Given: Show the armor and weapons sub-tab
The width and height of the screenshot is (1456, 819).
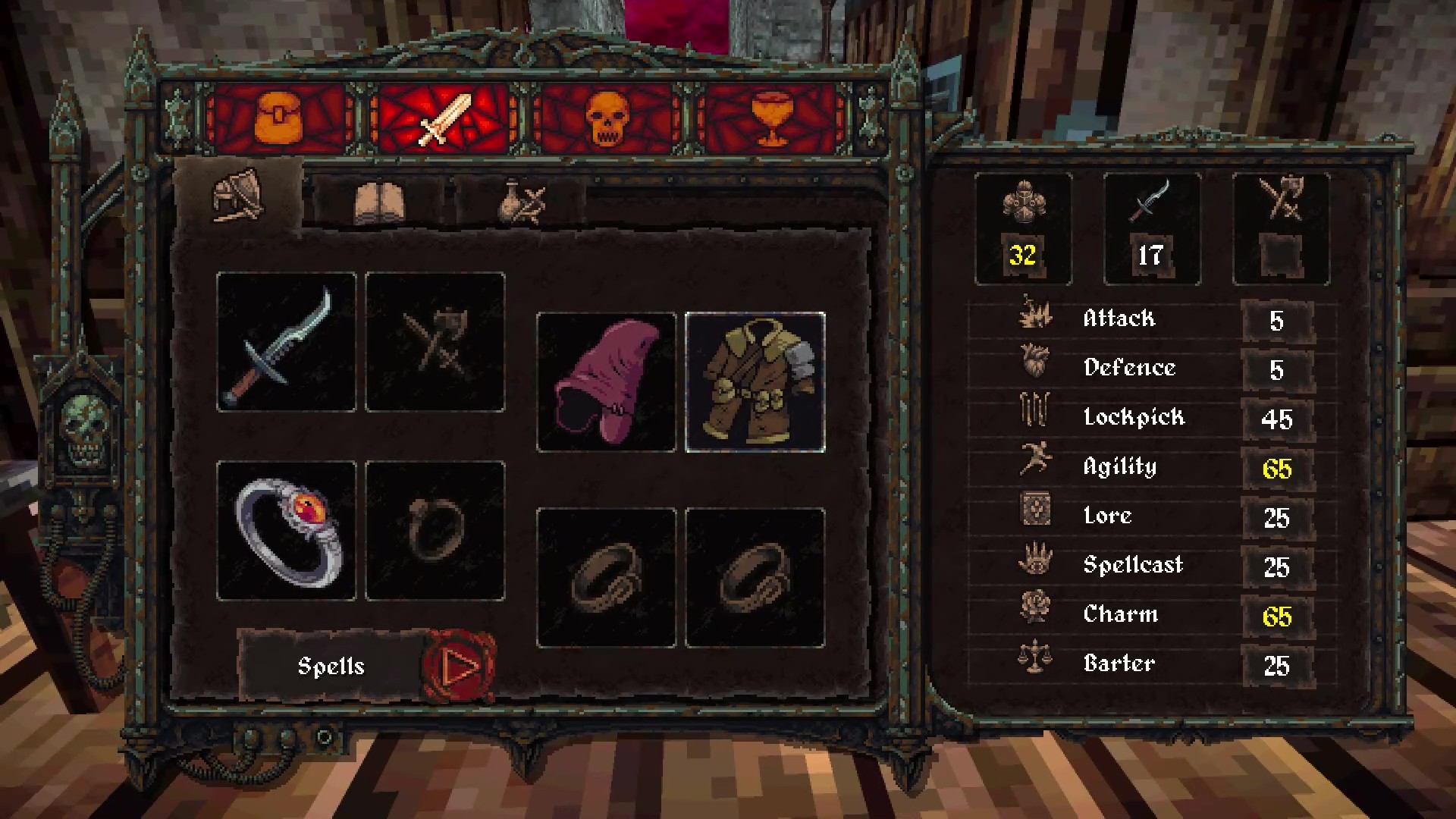Looking at the screenshot, I should [237, 197].
